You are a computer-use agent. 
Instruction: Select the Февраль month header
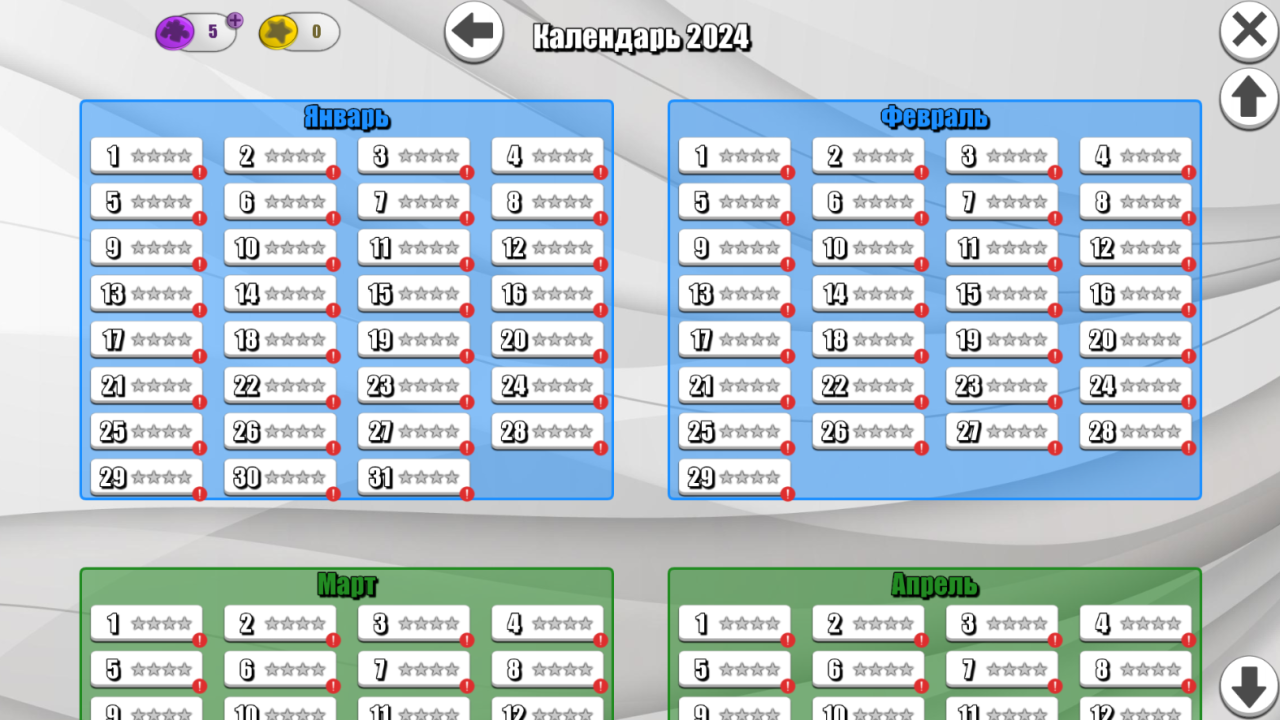[x=934, y=117]
